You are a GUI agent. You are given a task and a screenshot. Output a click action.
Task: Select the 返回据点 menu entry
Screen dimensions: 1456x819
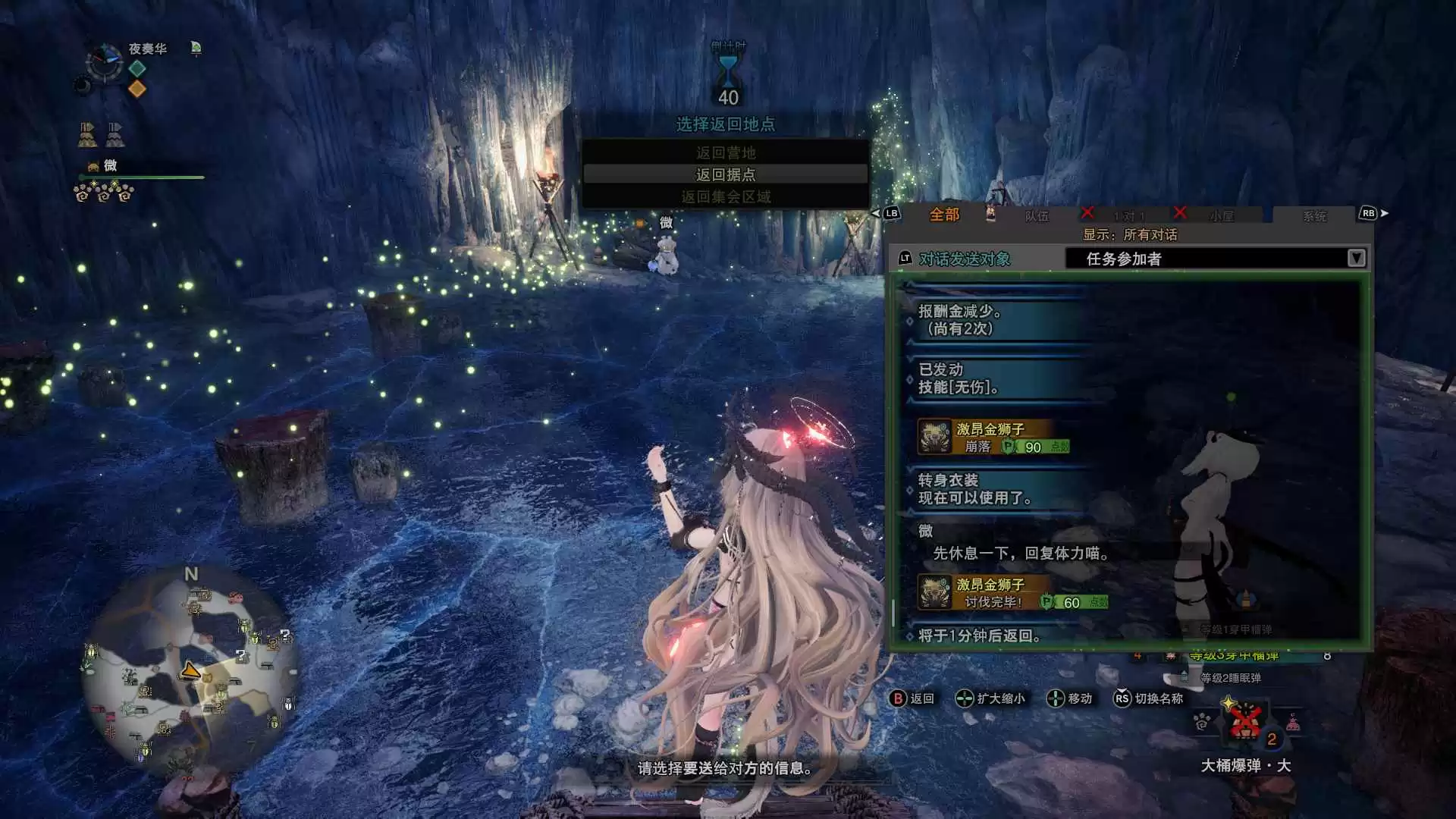725,174
